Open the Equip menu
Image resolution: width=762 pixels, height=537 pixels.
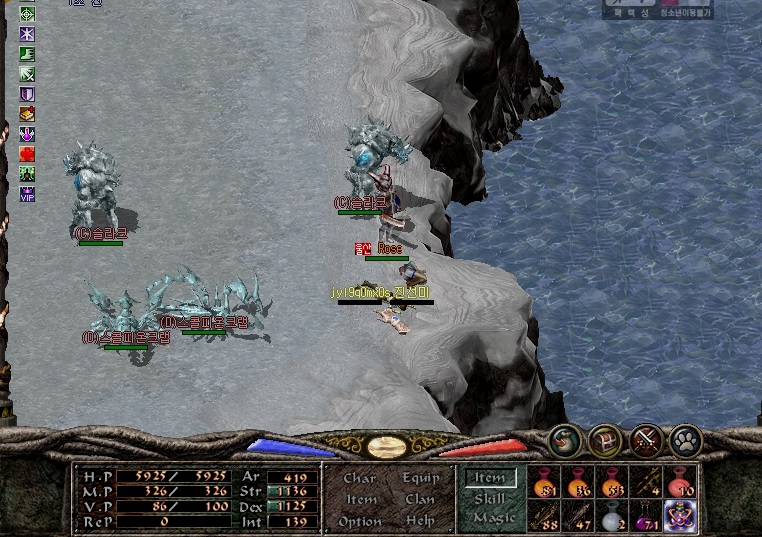(x=420, y=478)
